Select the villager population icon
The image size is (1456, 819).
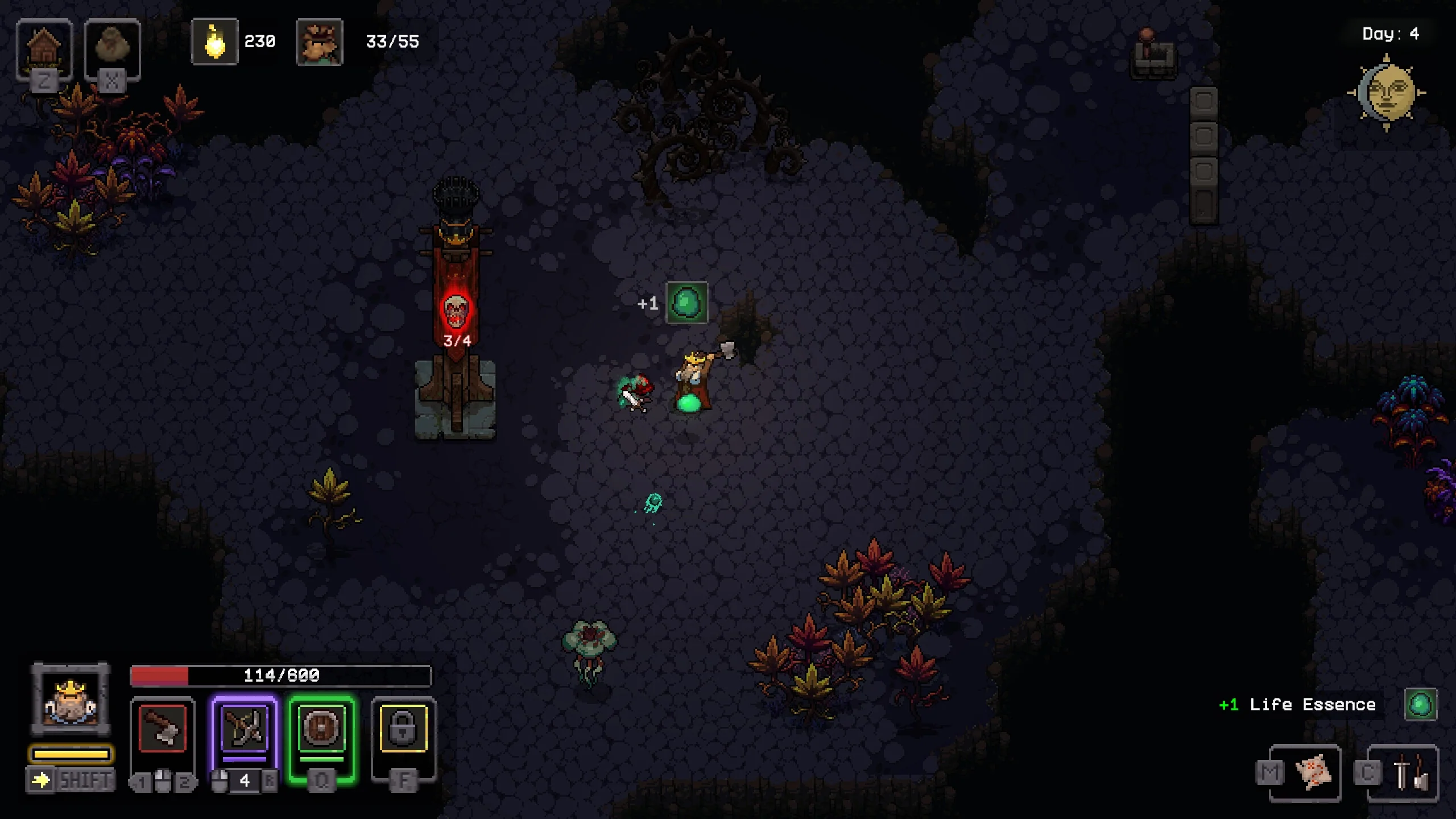click(320, 42)
